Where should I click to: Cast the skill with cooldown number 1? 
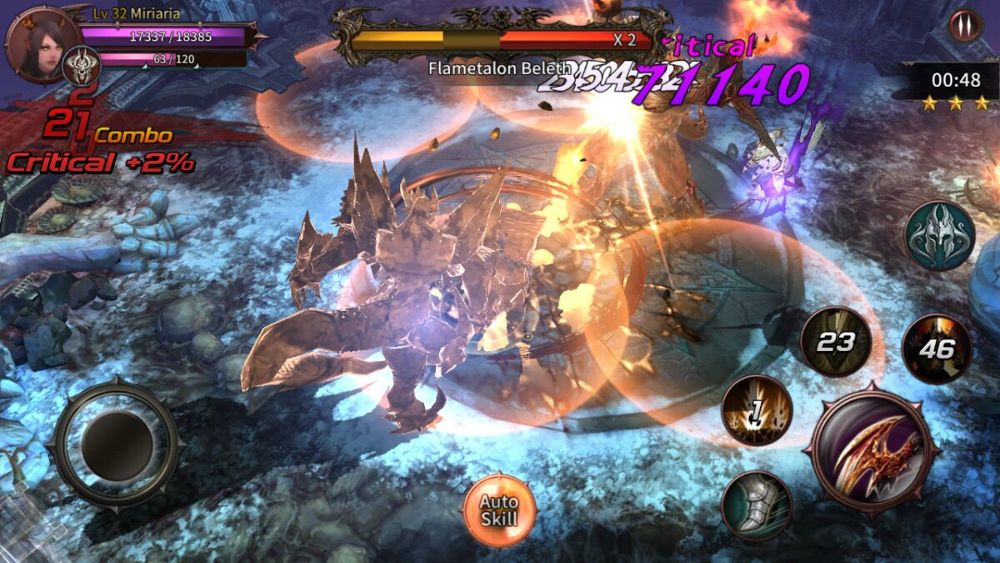[757, 411]
